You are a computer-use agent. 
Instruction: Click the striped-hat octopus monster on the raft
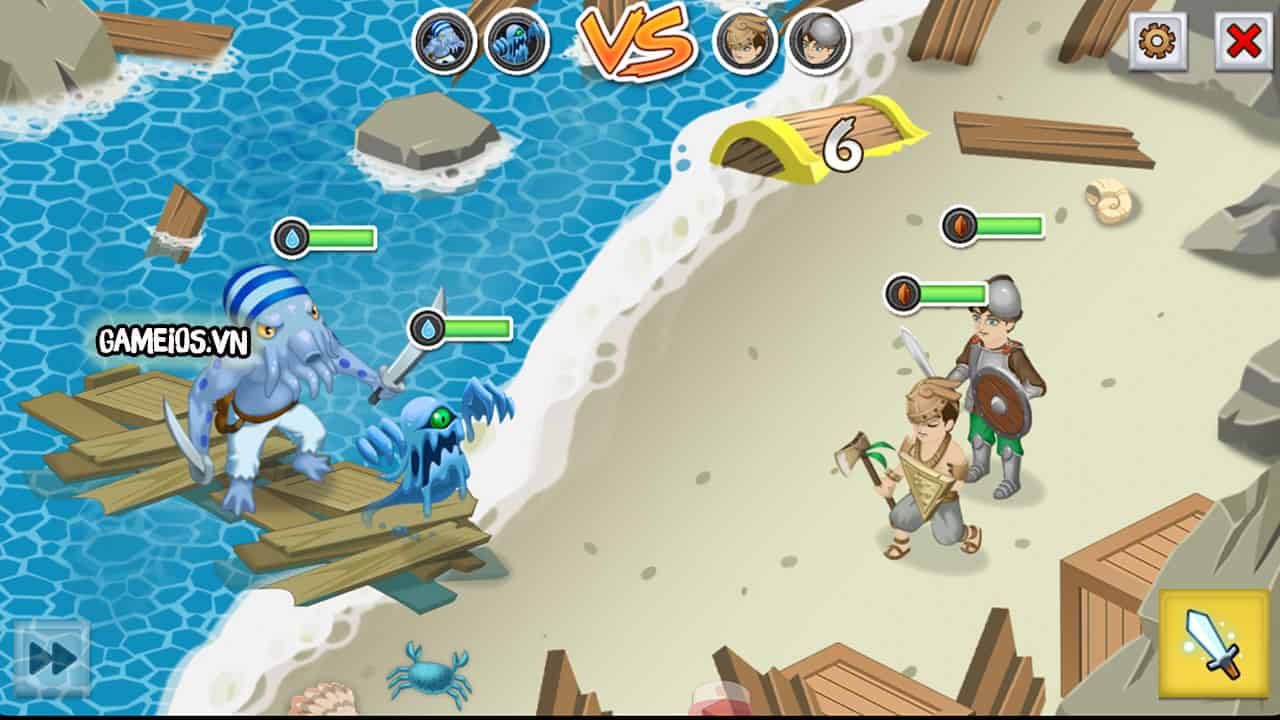[265, 400]
